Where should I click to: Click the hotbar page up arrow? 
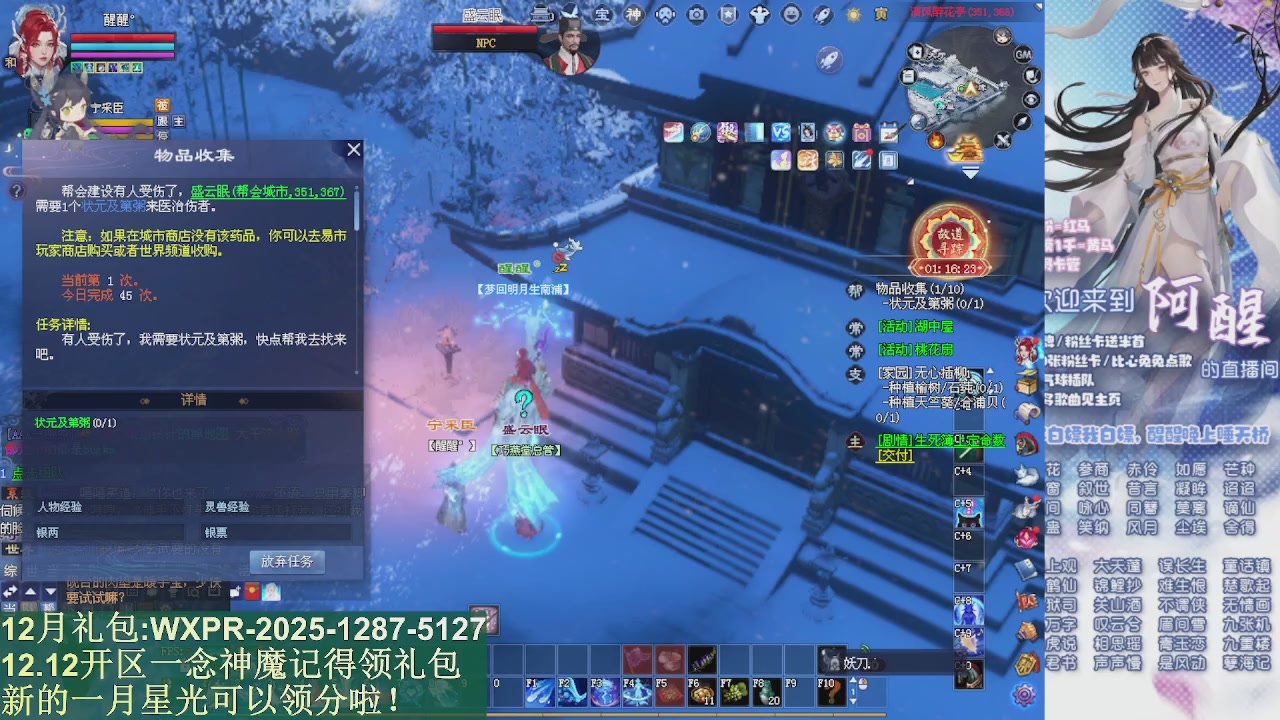(853, 678)
